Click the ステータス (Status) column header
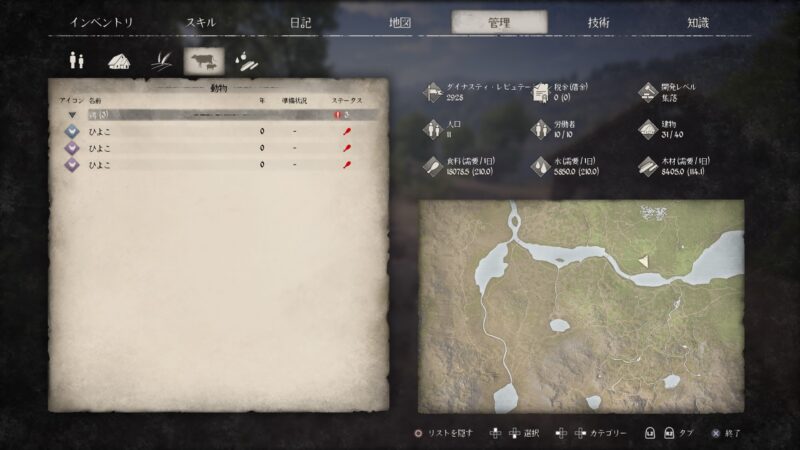The image size is (800, 450). [x=347, y=101]
